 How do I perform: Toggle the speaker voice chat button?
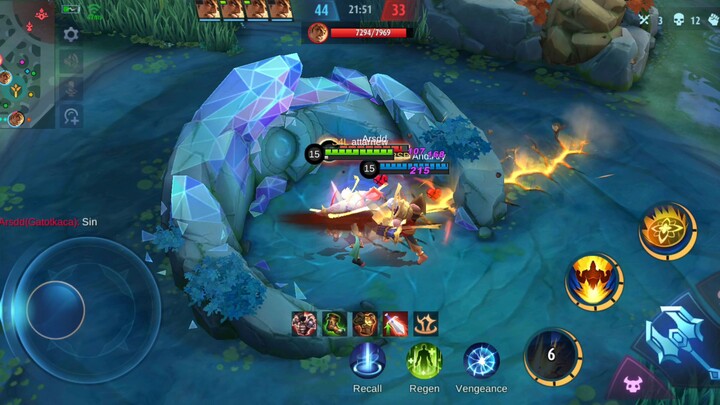(x=71, y=62)
